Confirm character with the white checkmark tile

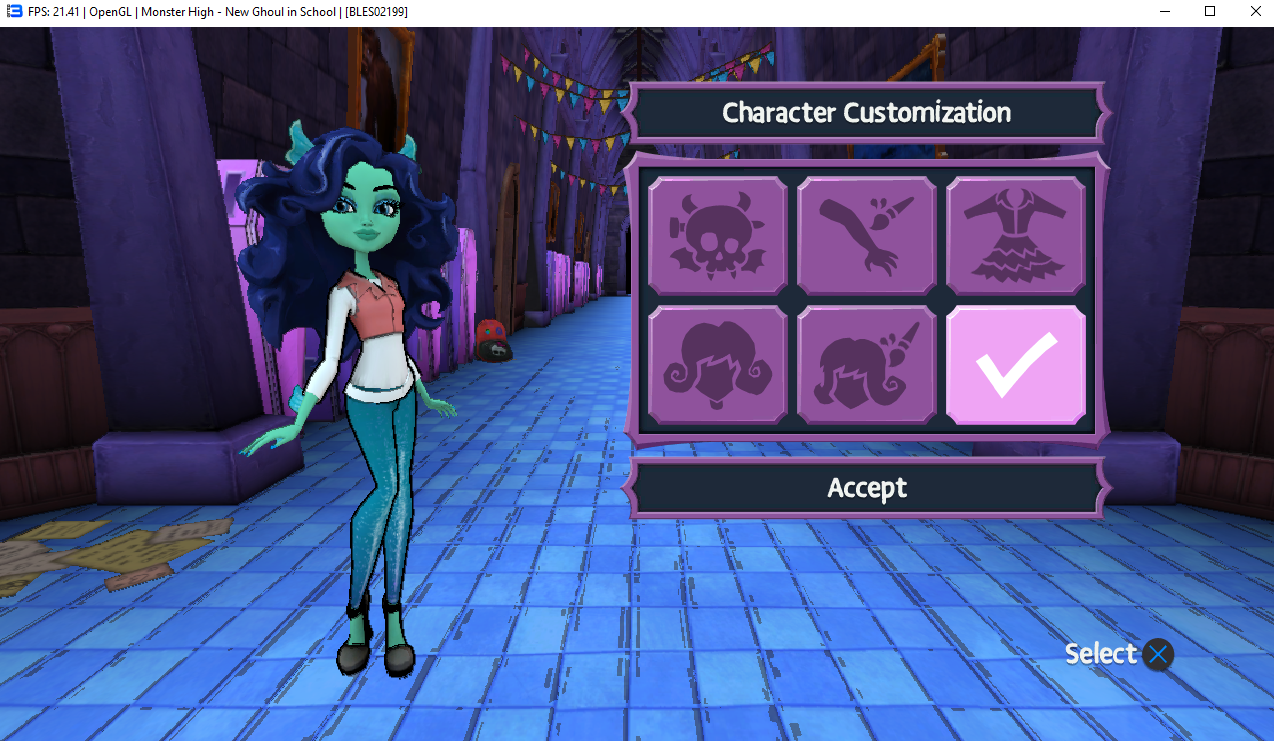[x=1015, y=365]
